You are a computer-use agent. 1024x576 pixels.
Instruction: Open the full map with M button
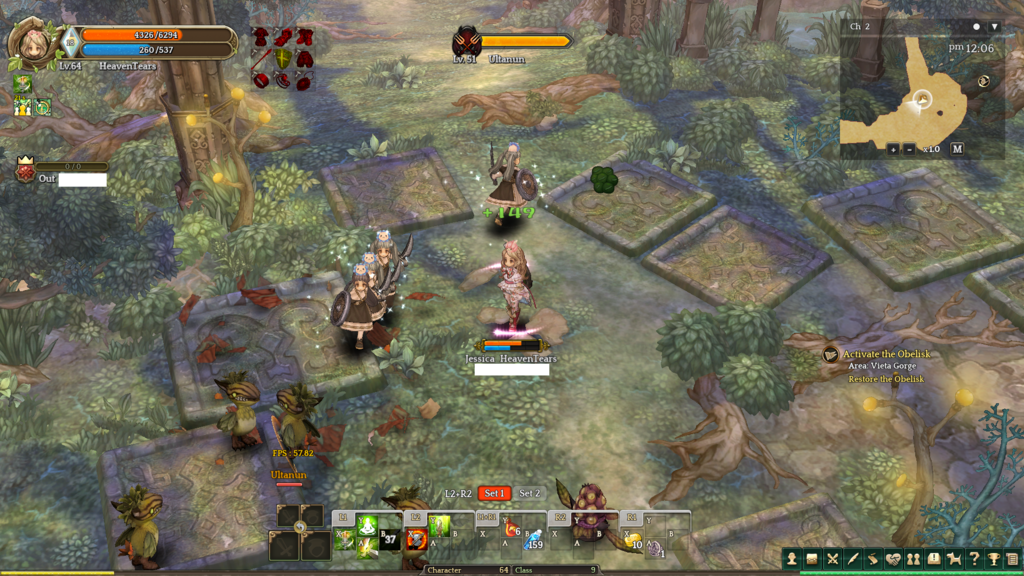pos(957,149)
